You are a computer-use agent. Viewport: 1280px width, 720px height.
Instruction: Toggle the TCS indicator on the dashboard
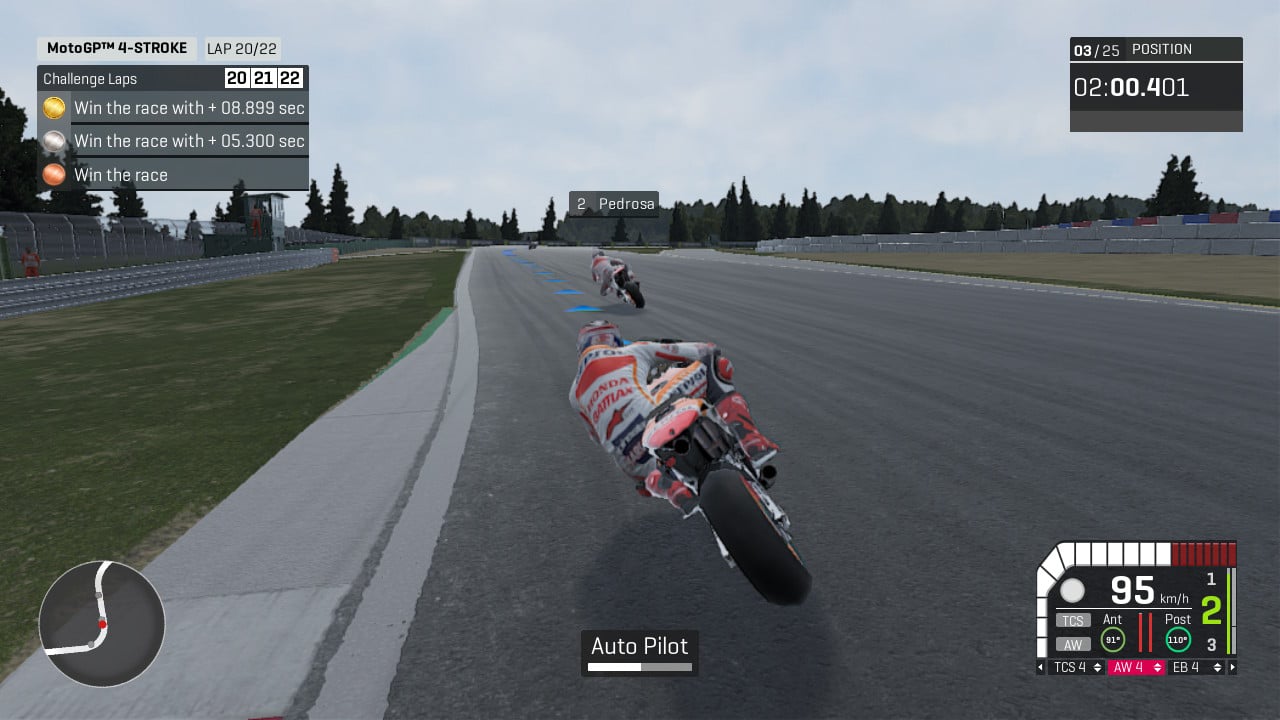point(1071,620)
